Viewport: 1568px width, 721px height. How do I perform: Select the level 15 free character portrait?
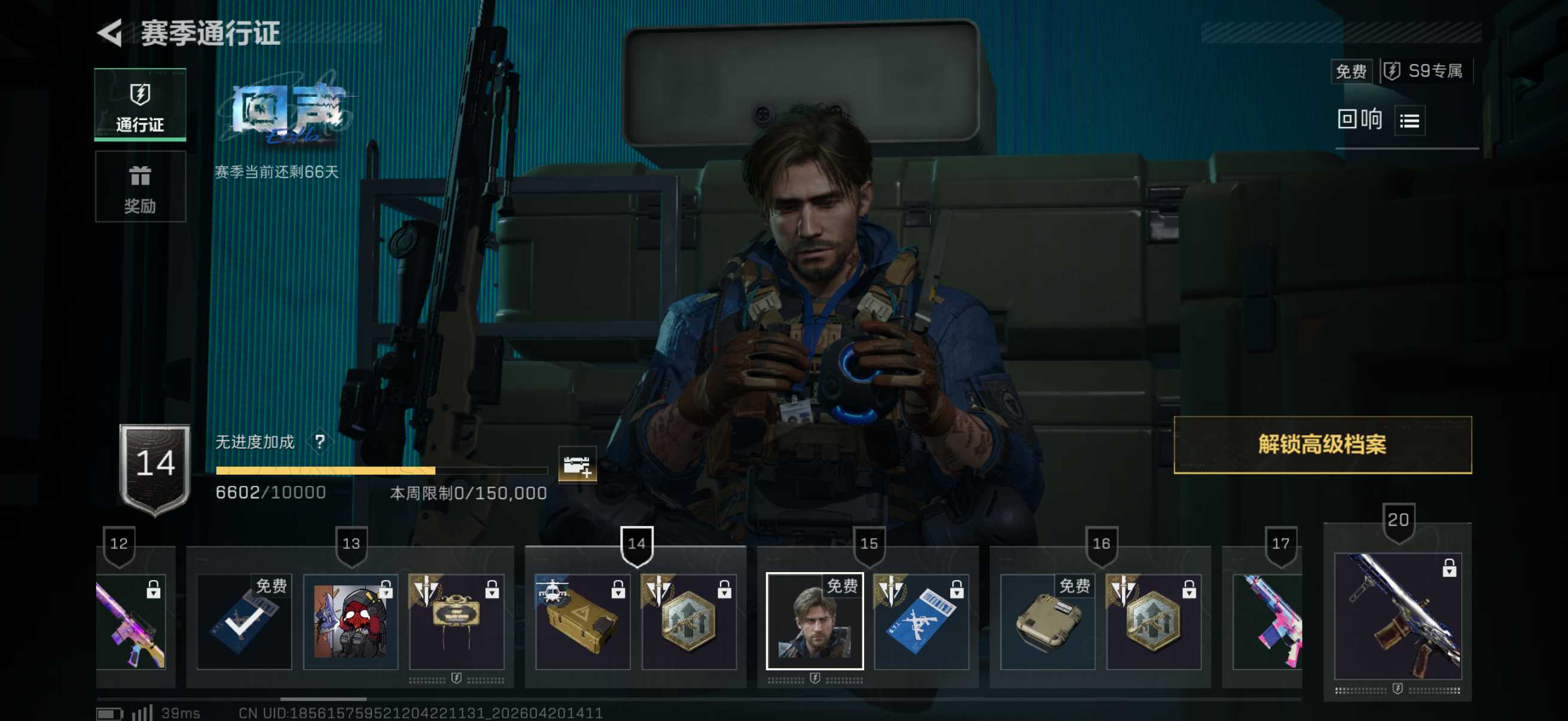(x=814, y=621)
